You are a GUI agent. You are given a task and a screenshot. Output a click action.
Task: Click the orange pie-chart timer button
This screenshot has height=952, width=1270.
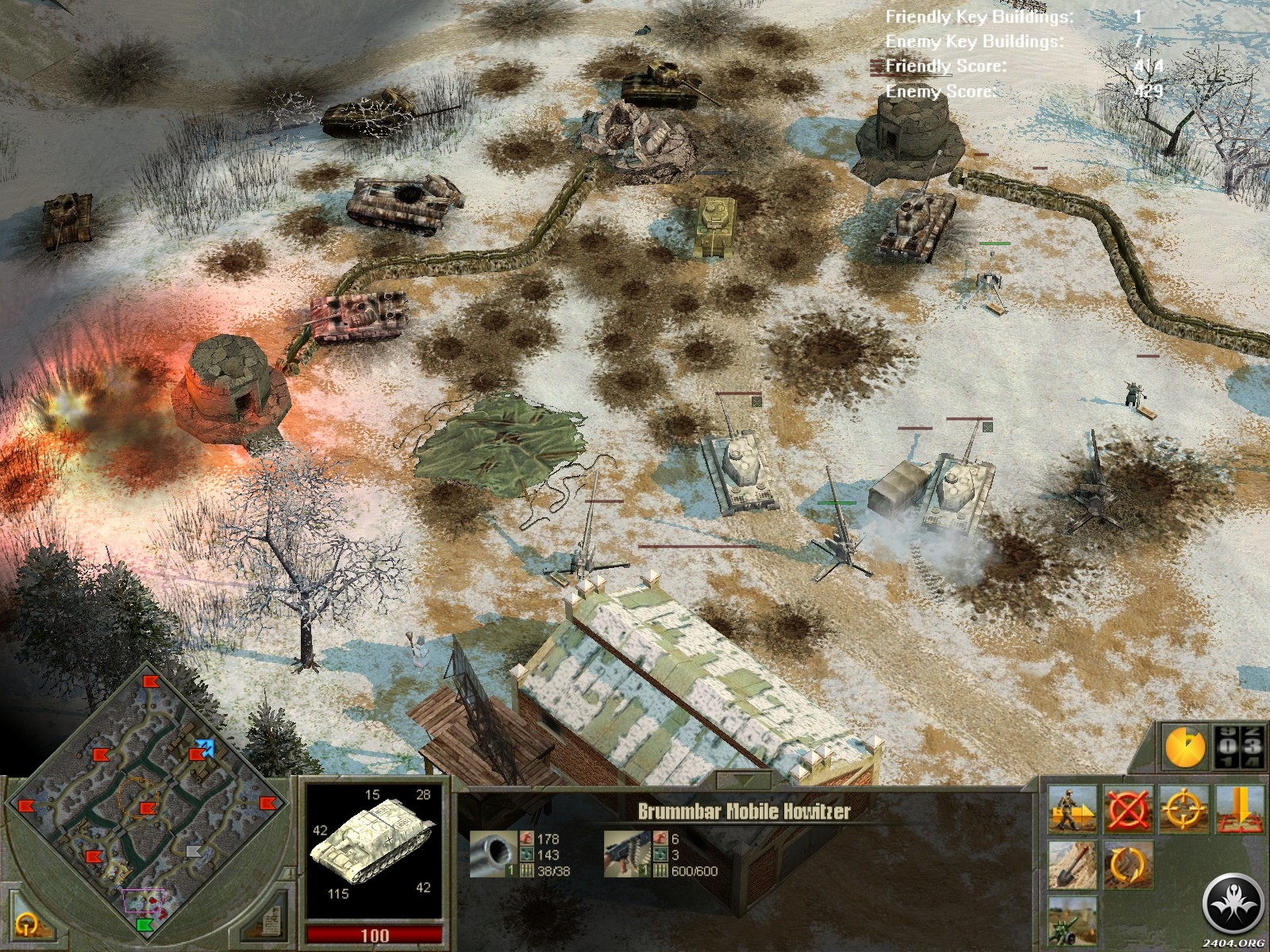pyautogui.click(x=1183, y=747)
